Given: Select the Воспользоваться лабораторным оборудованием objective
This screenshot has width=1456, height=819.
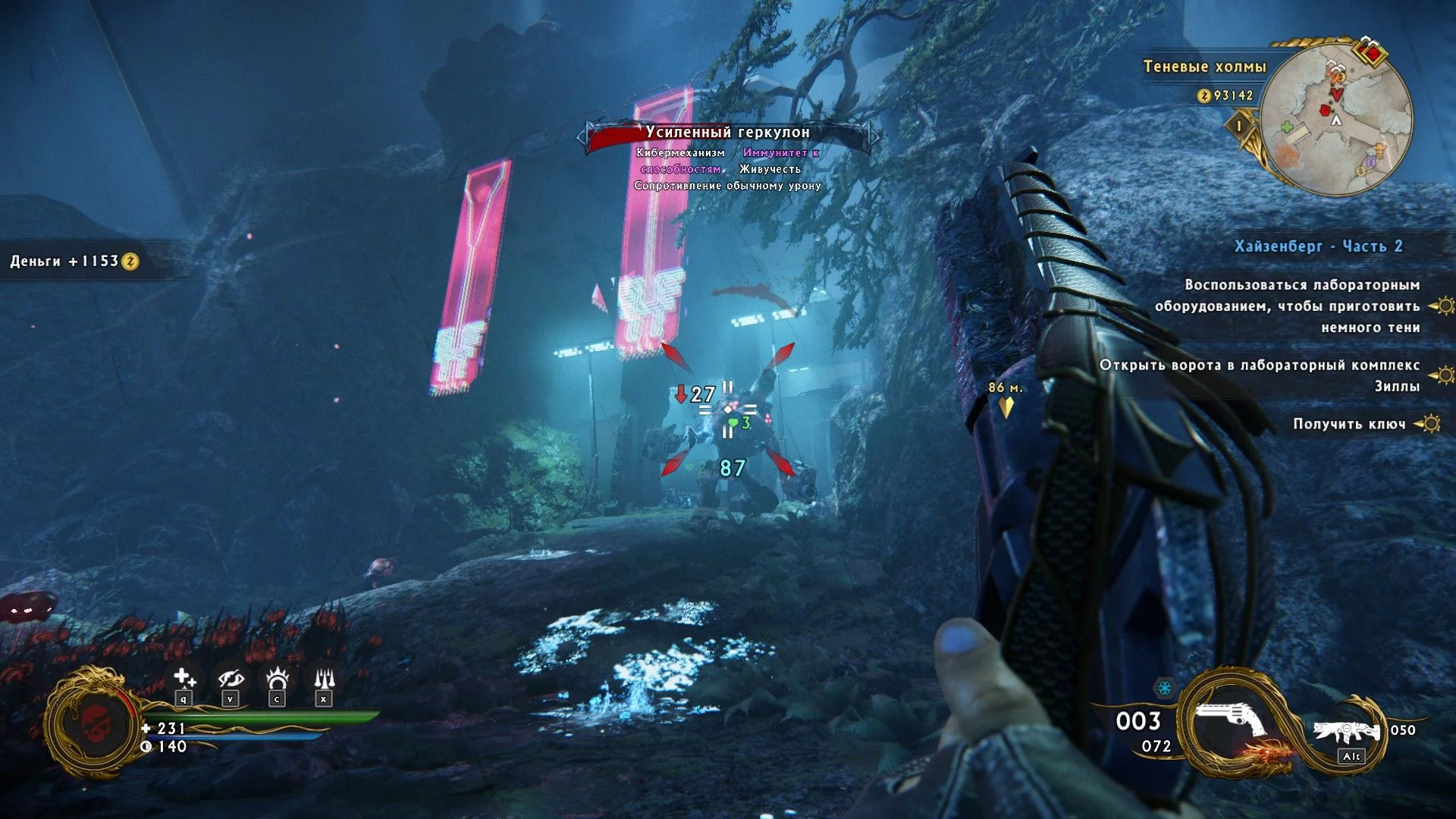Looking at the screenshot, I should 1287,306.
